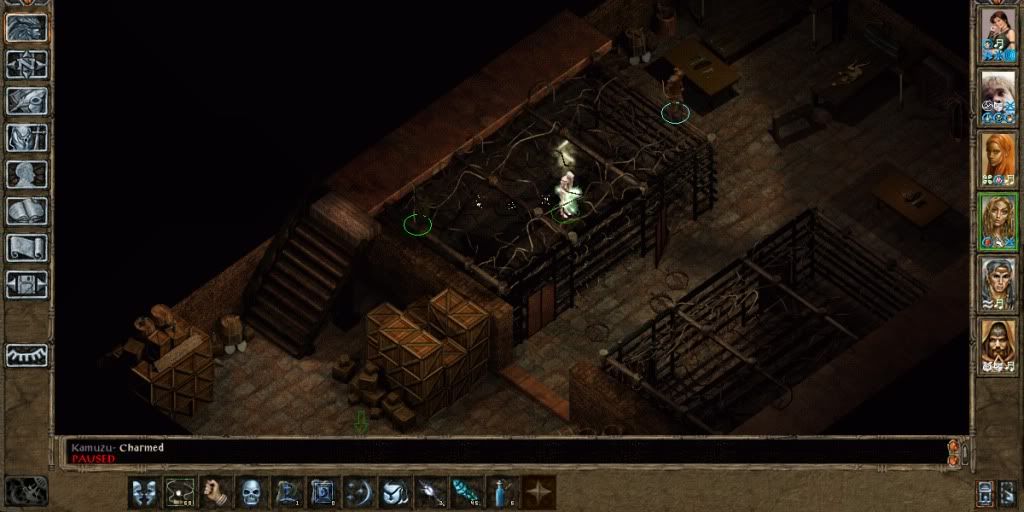Select the green-highlighted blonde elf portrait
The height and width of the screenshot is (512, 1024).
click(998, 220)
